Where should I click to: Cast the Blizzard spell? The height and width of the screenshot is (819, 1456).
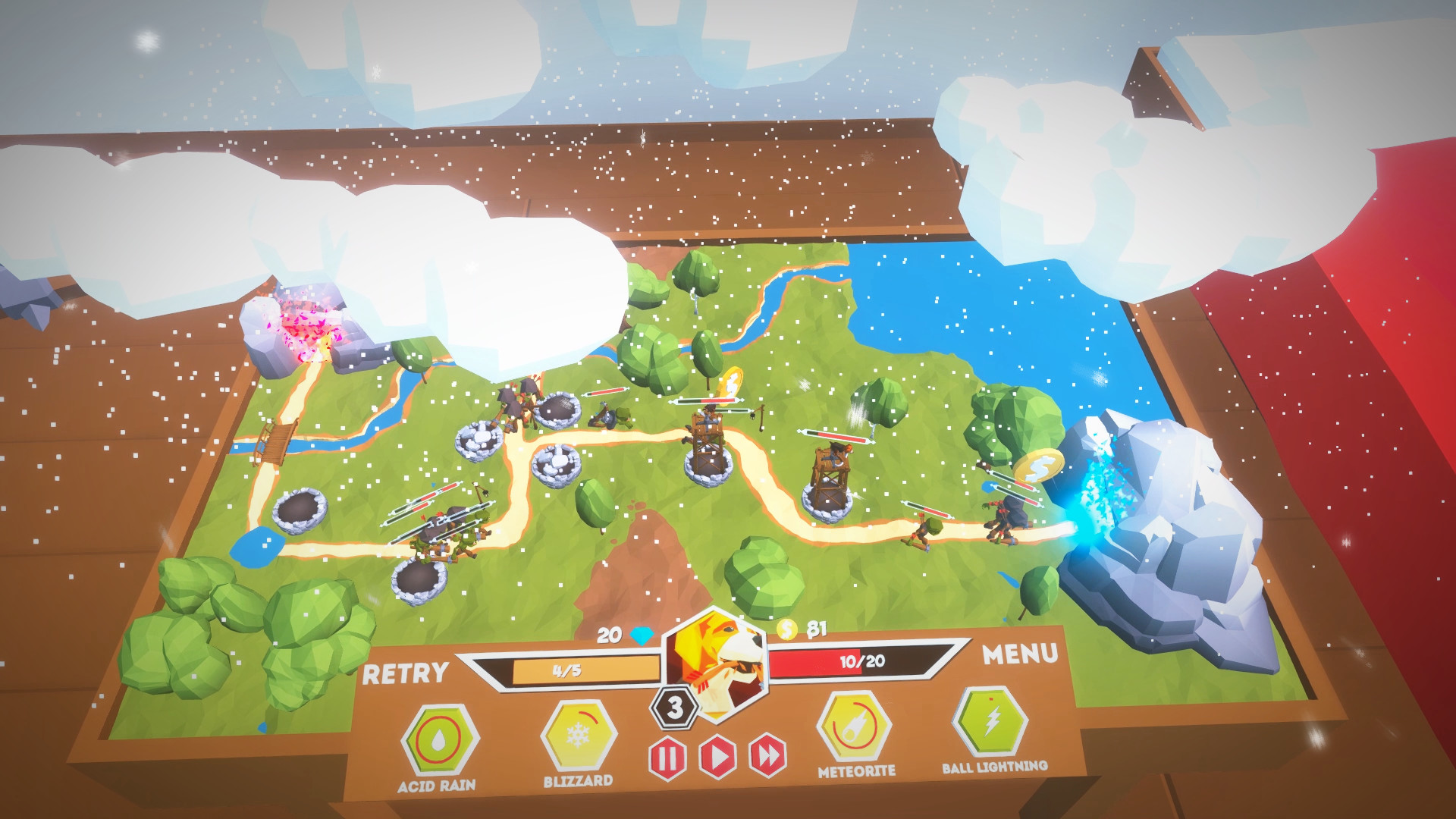(579, 736)
